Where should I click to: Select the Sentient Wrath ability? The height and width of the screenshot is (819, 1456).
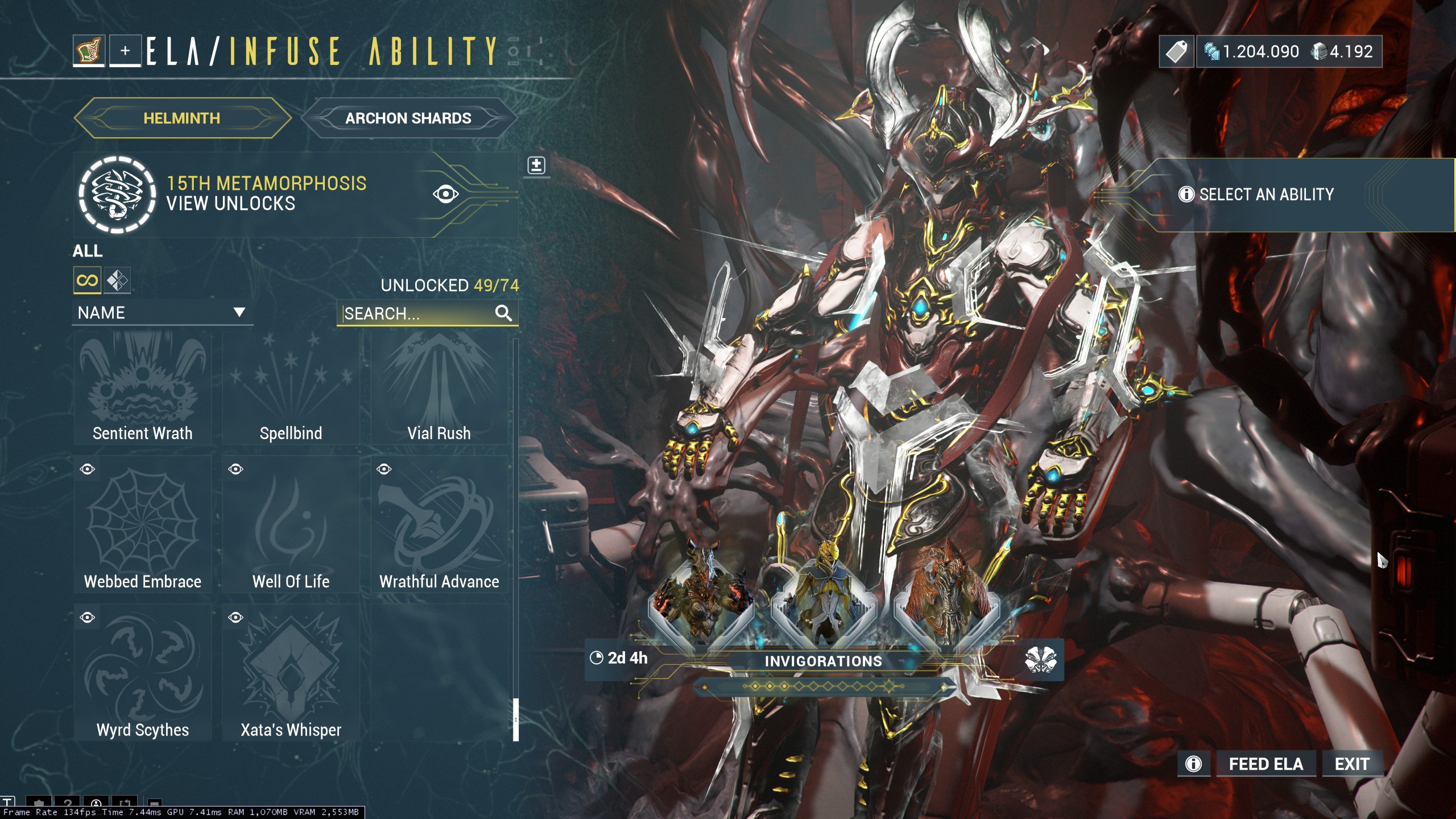tap(143, 388)
